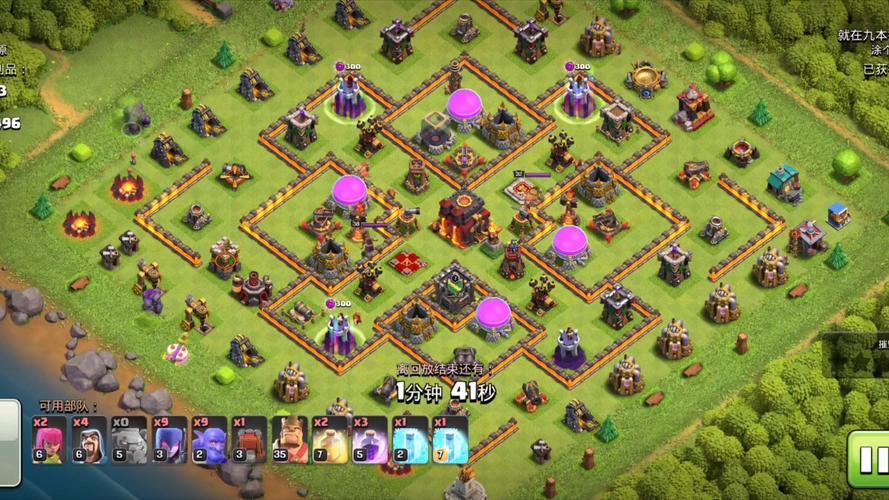The width and height of the screenshot is (889, 500).
Task: Select the Barbarian King hero card
Action: (x=290, y=440)
